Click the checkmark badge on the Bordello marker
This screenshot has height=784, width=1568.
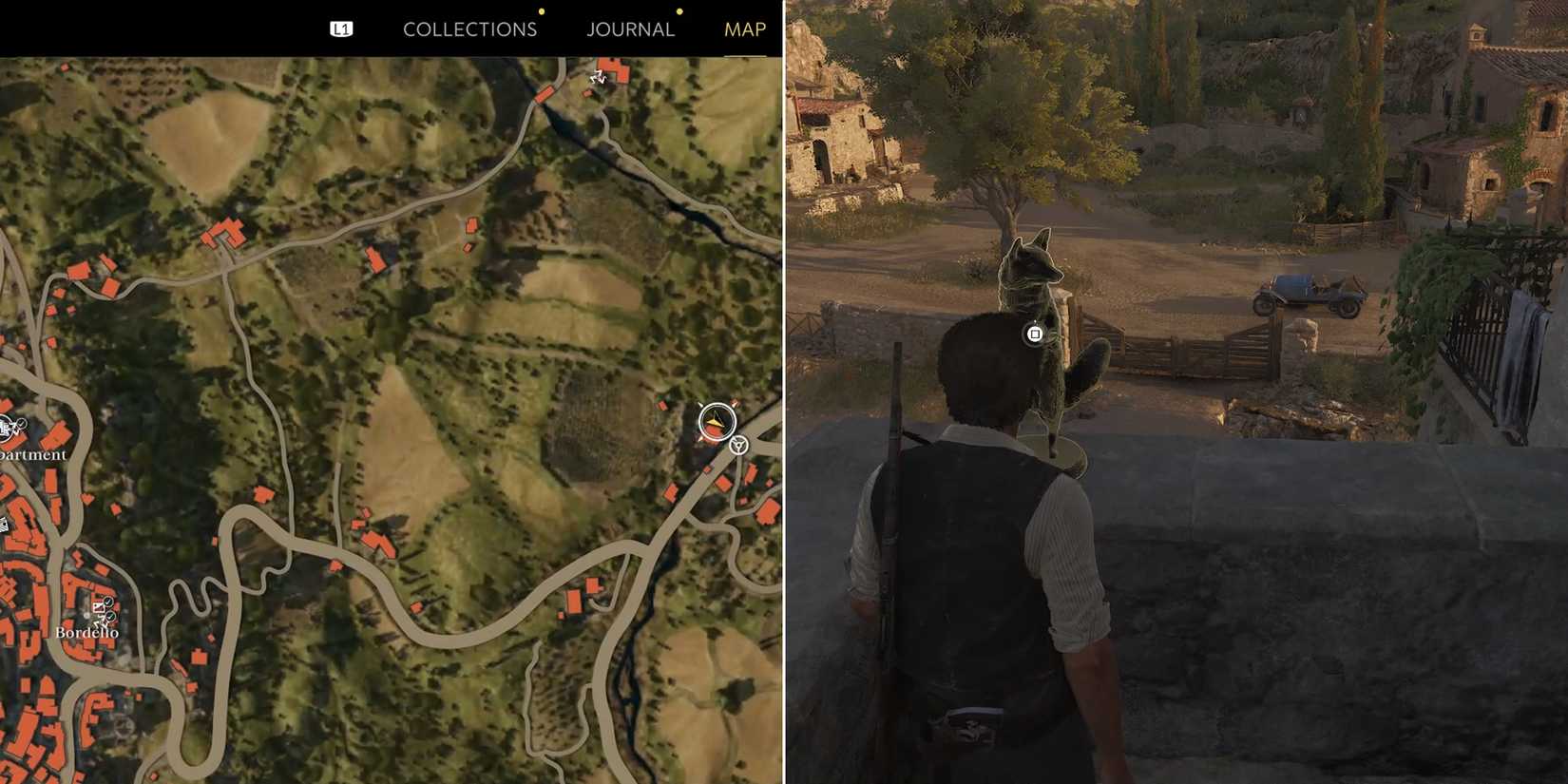coord(108,601)
